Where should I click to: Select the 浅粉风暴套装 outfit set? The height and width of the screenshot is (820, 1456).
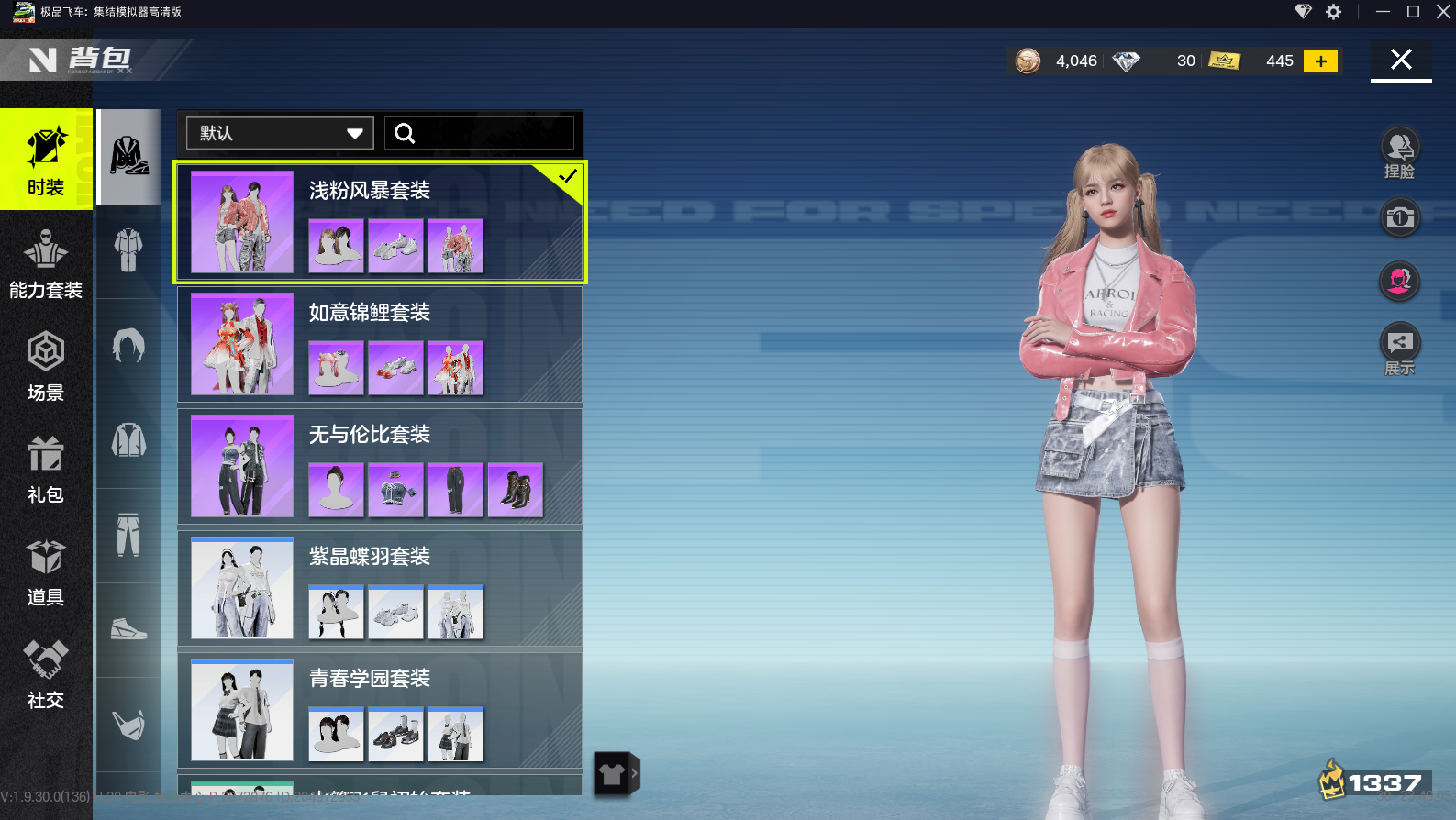(x=380, y=222)
